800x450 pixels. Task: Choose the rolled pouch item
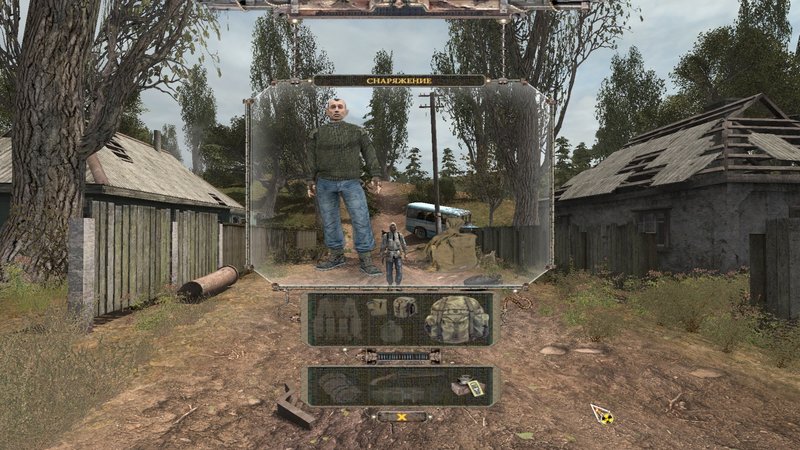point(403,307)
